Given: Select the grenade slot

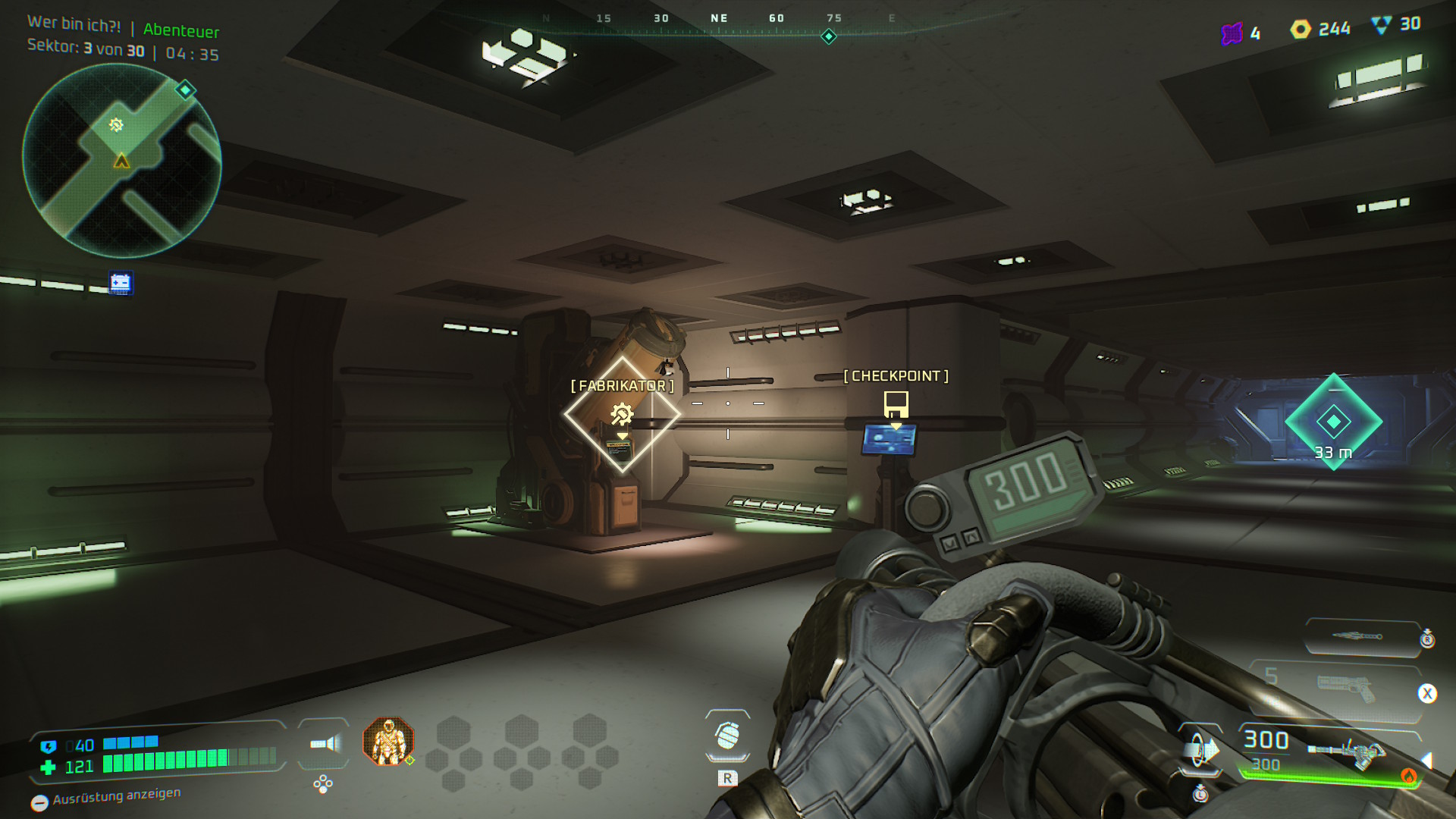Looking at the screenshot, I should [727, 736].
